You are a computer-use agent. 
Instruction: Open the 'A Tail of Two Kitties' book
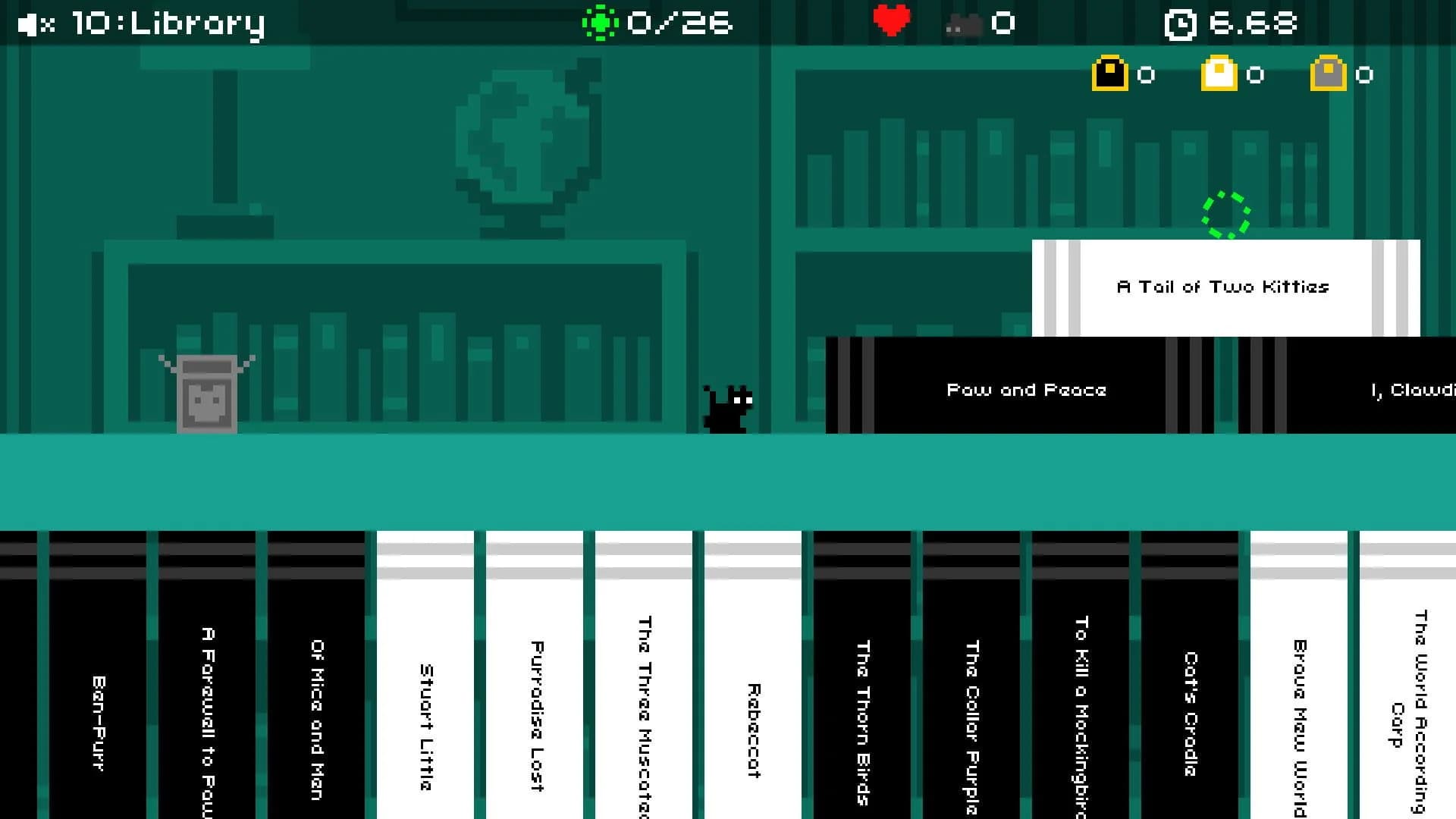[x=1222, y=287]
